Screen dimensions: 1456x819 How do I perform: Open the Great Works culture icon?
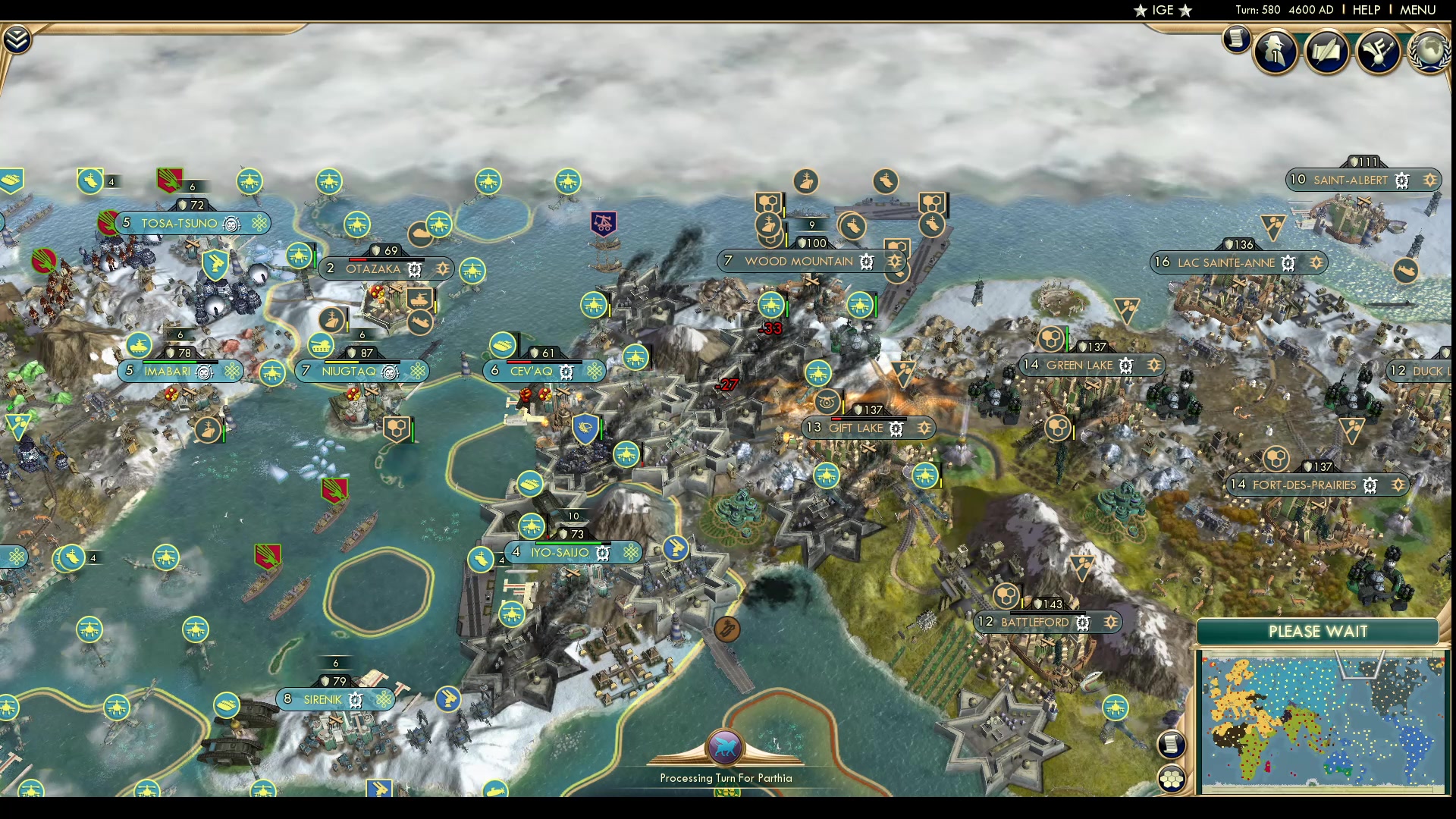pyautogui.click(x=1380, y=53)
